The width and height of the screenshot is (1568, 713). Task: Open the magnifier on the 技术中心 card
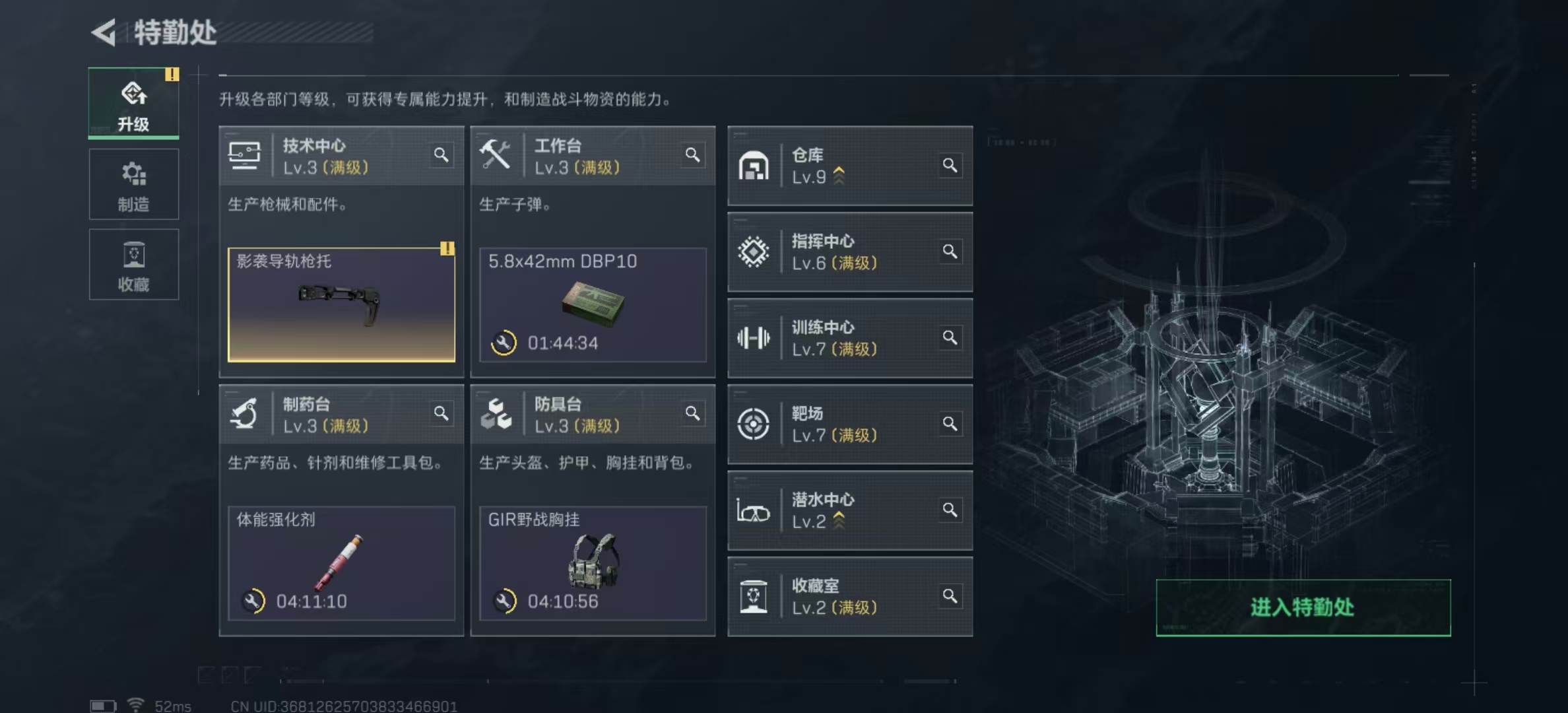(x=441, y=155)
